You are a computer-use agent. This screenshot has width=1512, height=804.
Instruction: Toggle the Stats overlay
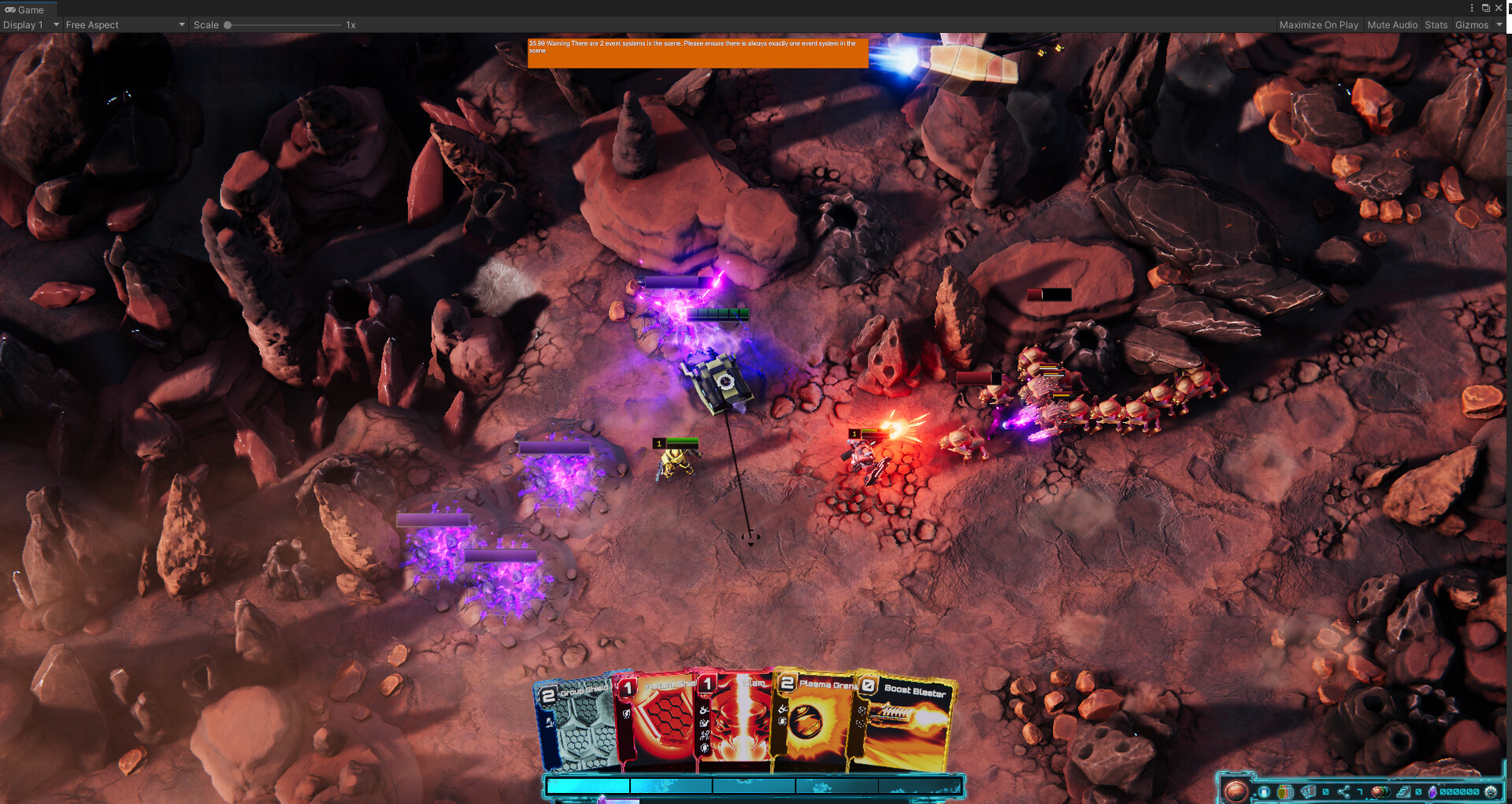1436,24
